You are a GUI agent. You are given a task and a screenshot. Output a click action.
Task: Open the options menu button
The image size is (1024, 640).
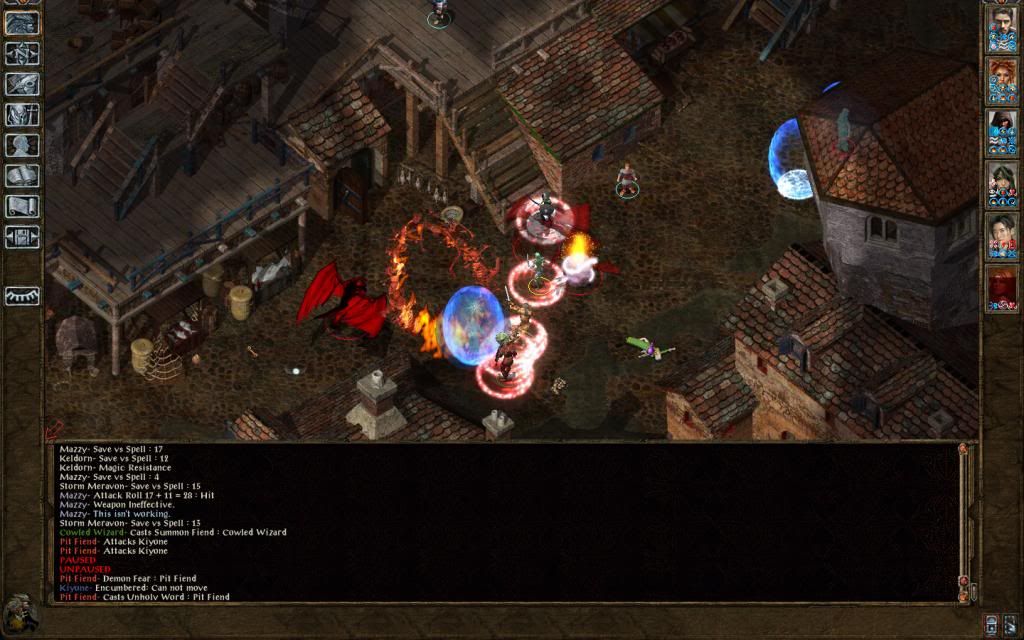point(22,237)
